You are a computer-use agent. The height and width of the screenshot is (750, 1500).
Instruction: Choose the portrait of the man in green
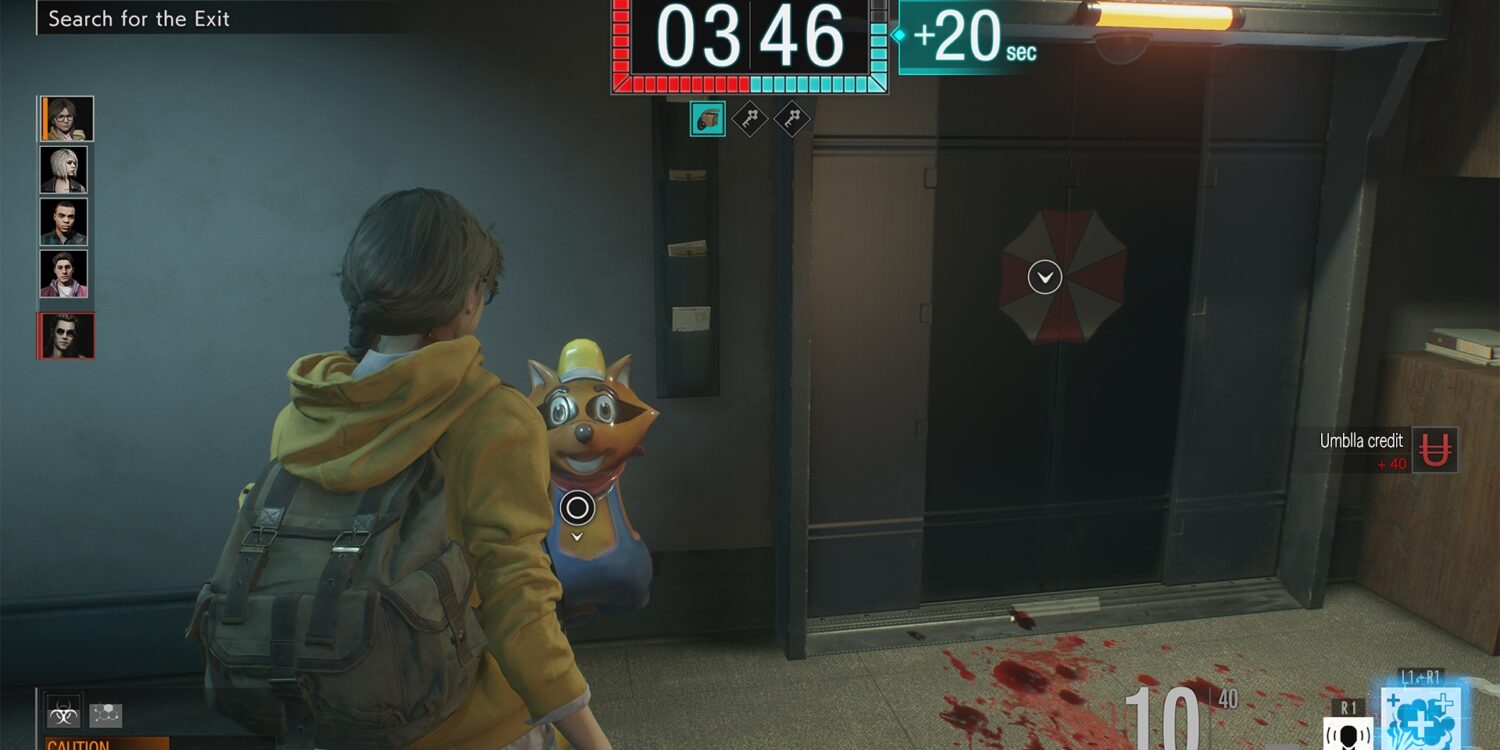[x=64, y=222]
